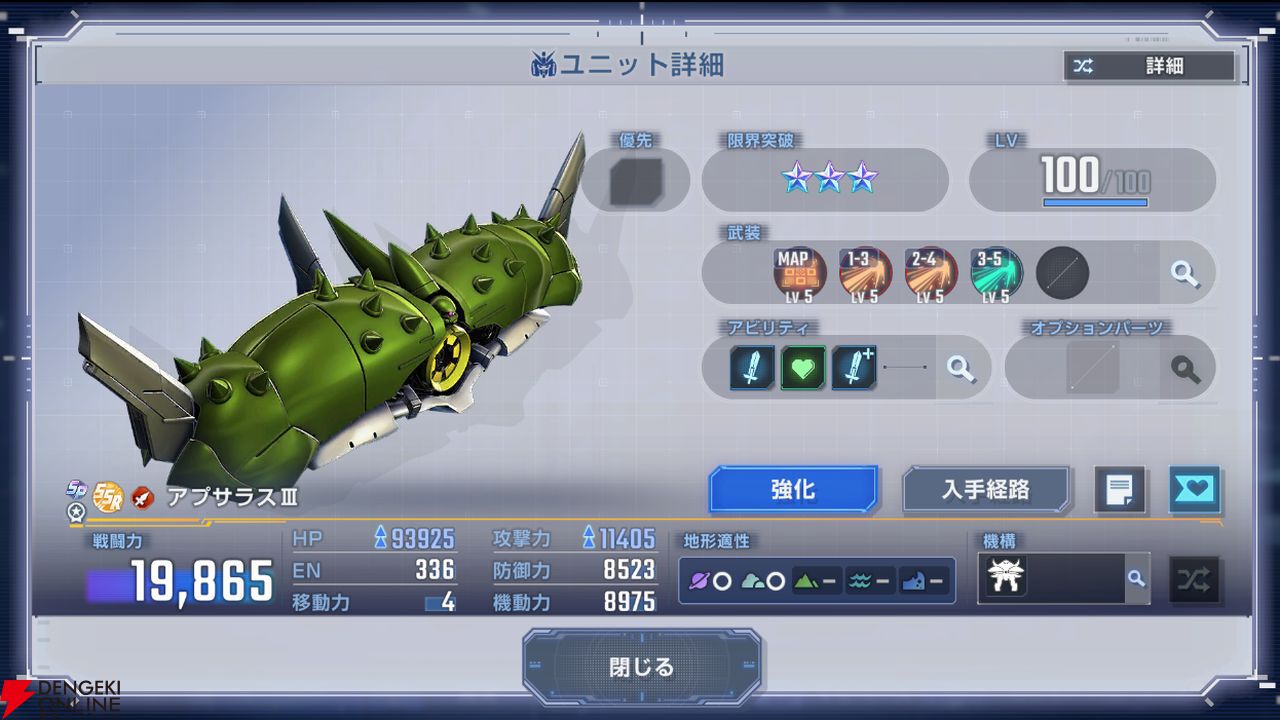Select the green 3-5 range weapon icon
The height and width of the screenshot is (720, 1280).
click(x=994, y=273)
